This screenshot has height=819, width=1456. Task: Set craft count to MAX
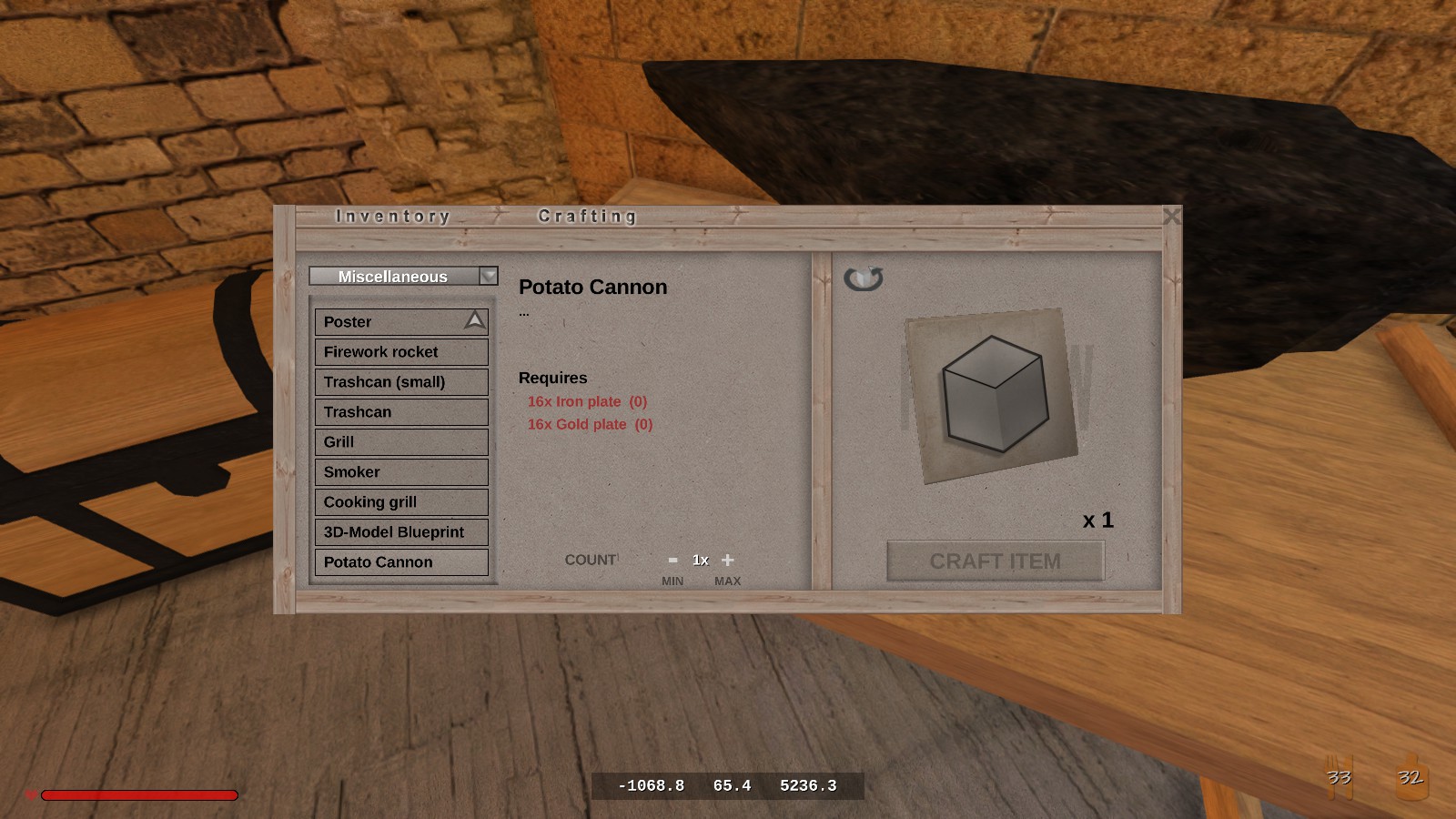pyautogui.click(x=727, y=581)
